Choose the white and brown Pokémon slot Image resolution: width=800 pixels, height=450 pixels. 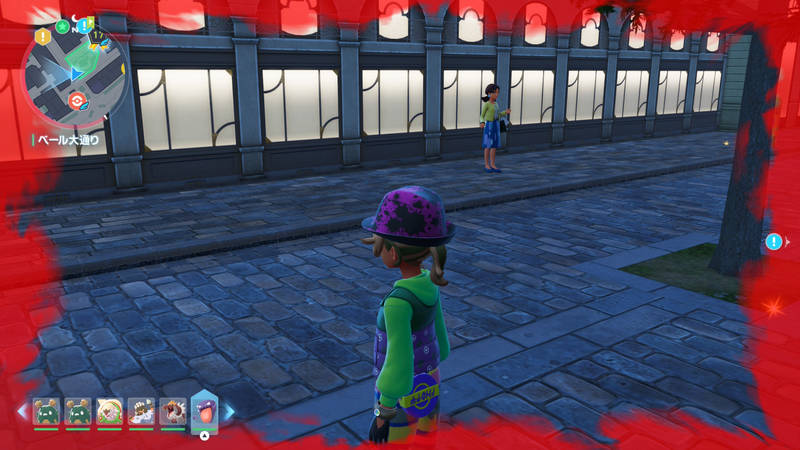tap(141, 411)
